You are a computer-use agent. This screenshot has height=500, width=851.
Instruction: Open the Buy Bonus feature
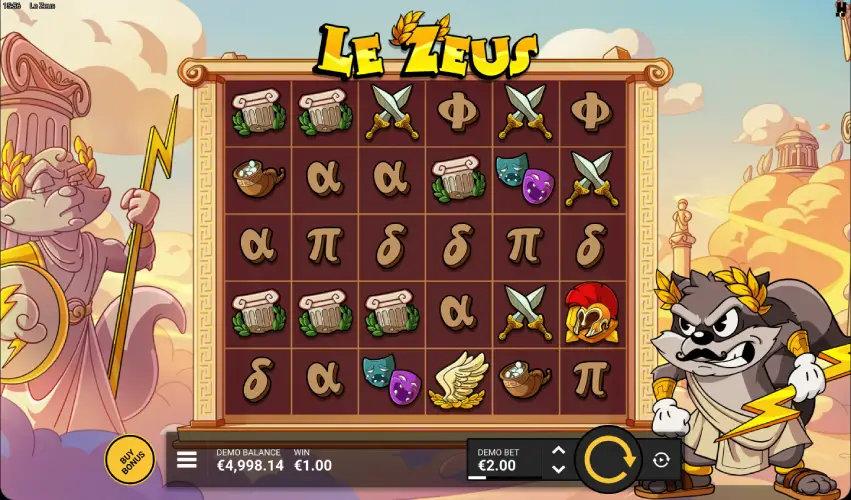pyautogui.click(x=129, y=461)
